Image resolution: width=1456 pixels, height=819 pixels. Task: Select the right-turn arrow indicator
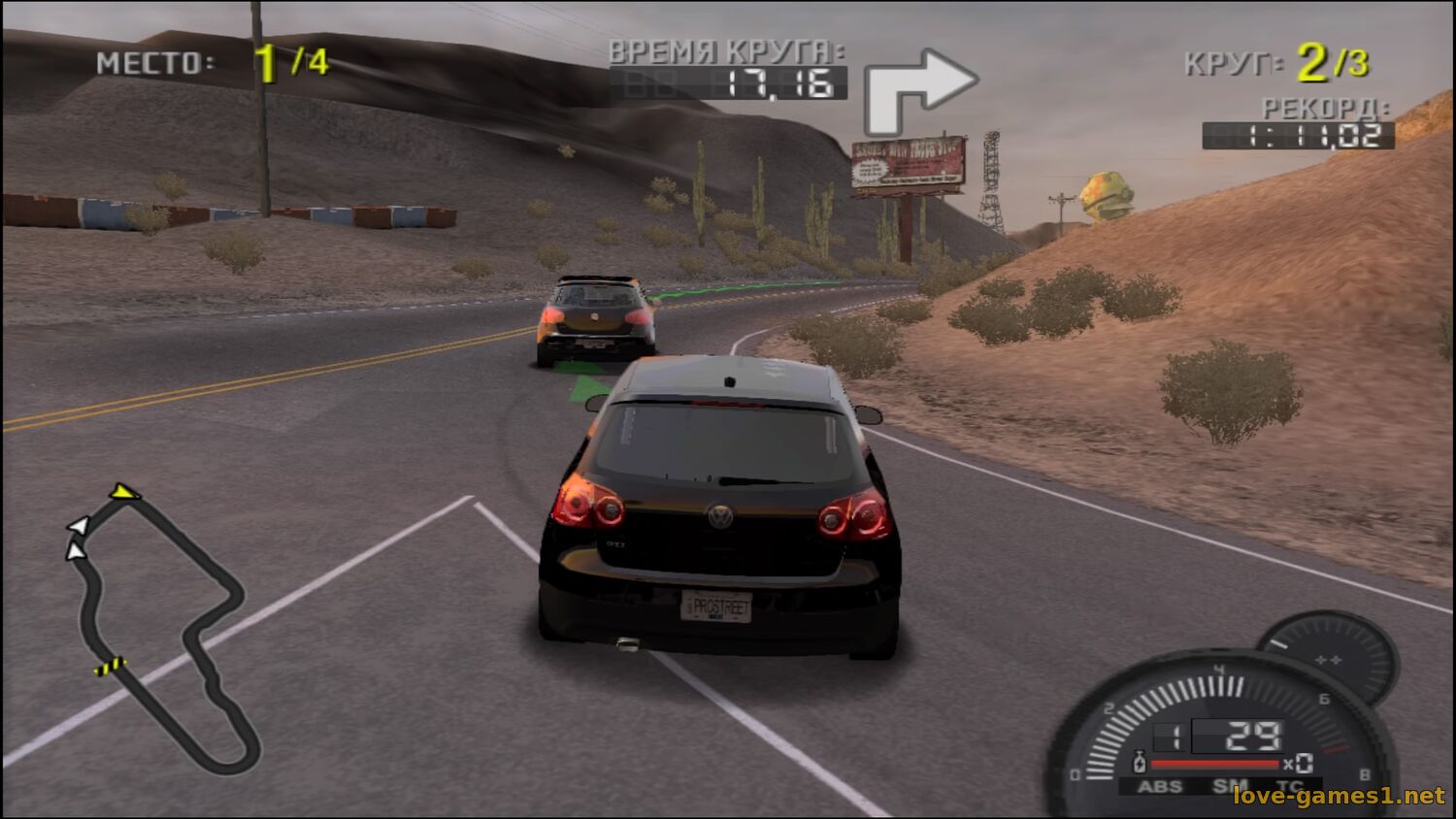click(x=916, y=89)
